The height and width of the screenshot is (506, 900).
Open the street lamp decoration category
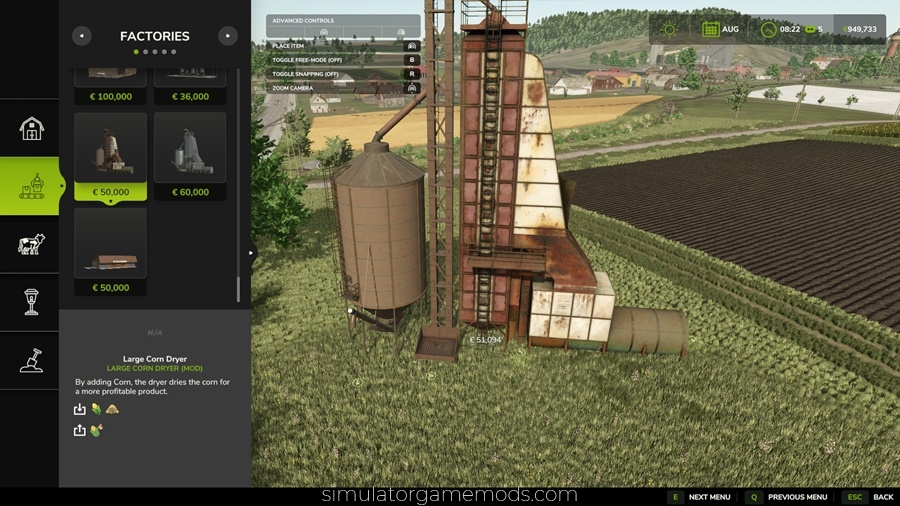pos(31,302)
